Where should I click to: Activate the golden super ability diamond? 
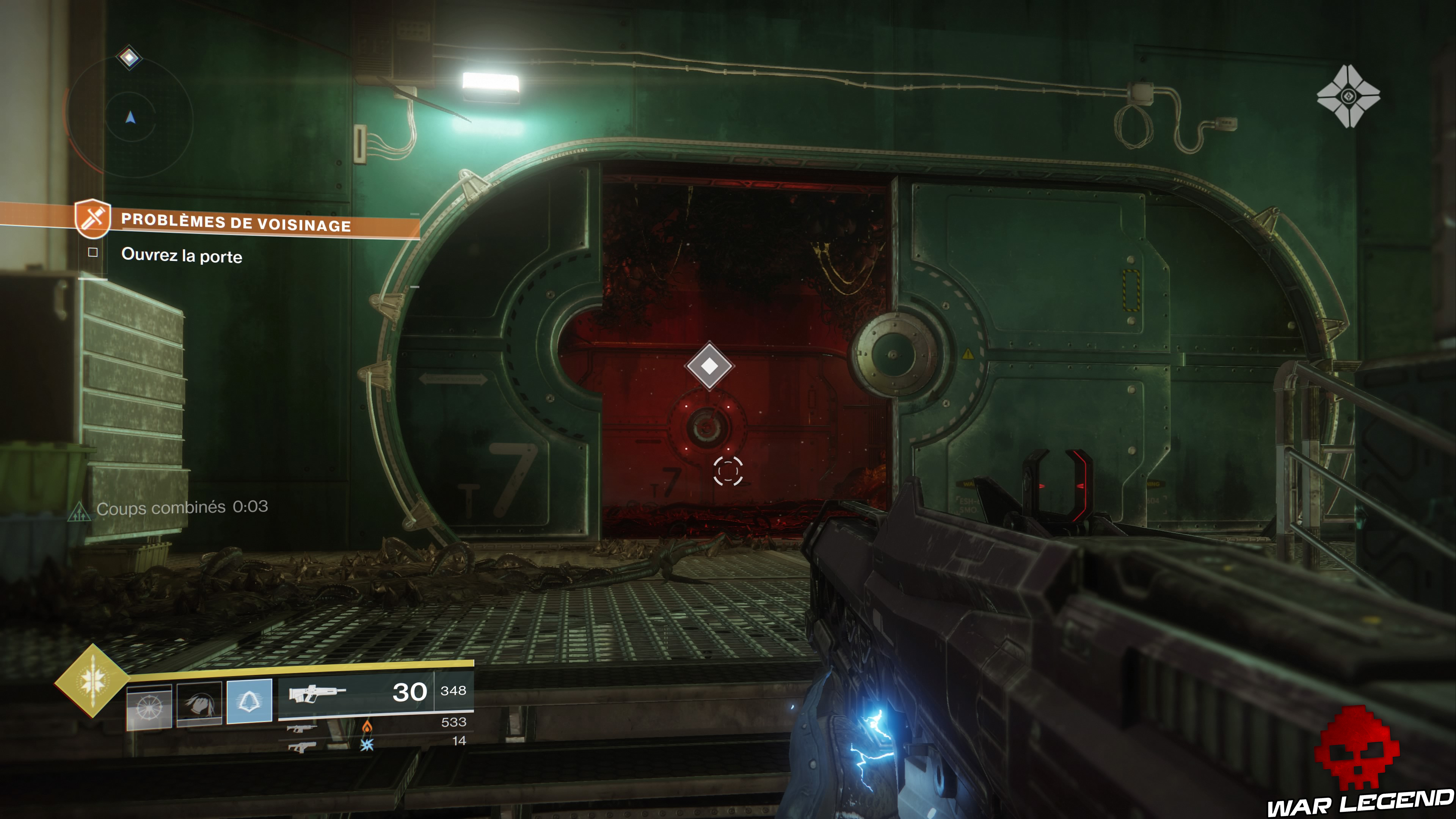pos(92,681)
